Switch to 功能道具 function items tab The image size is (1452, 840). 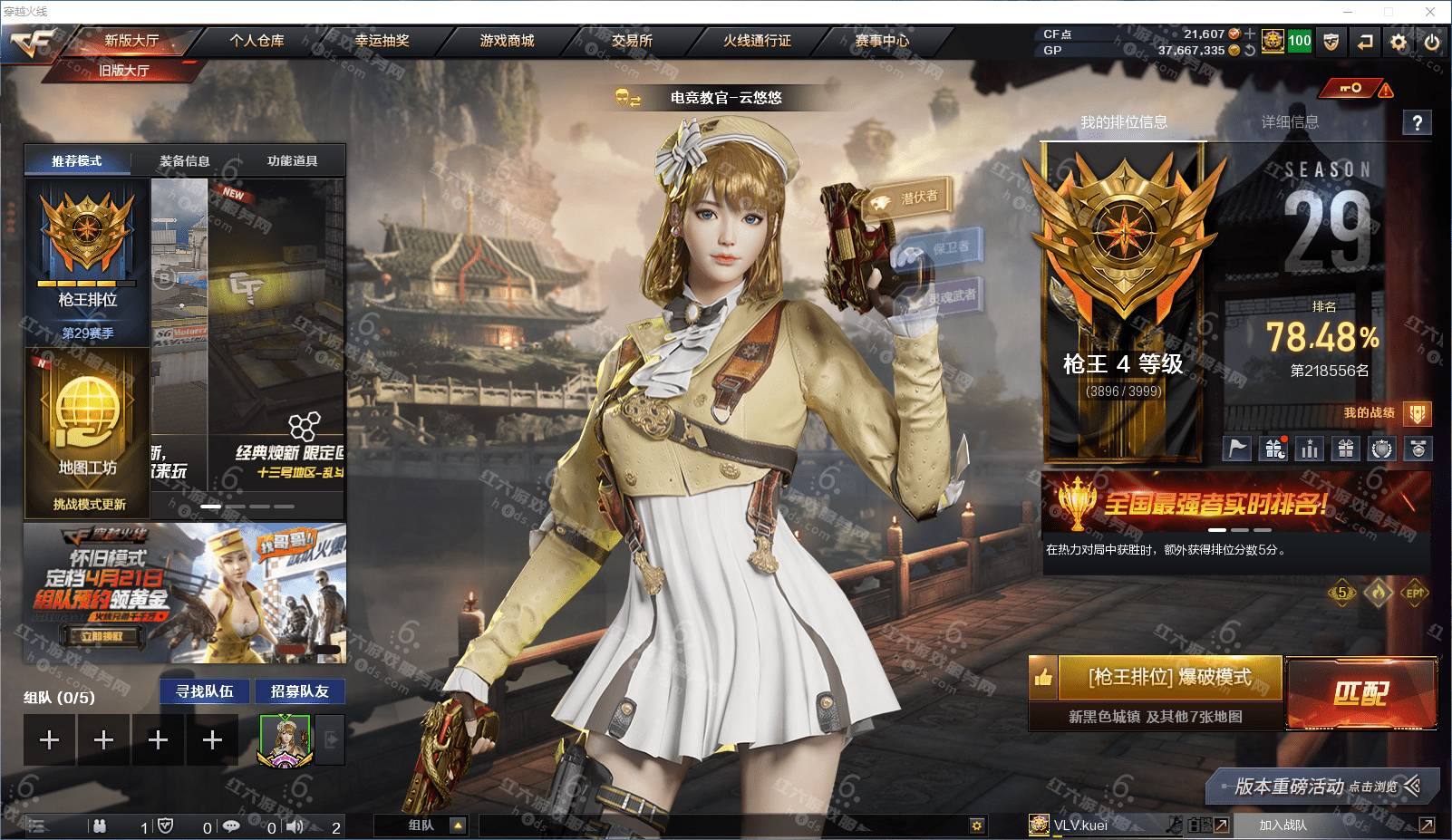click(292, 161)
